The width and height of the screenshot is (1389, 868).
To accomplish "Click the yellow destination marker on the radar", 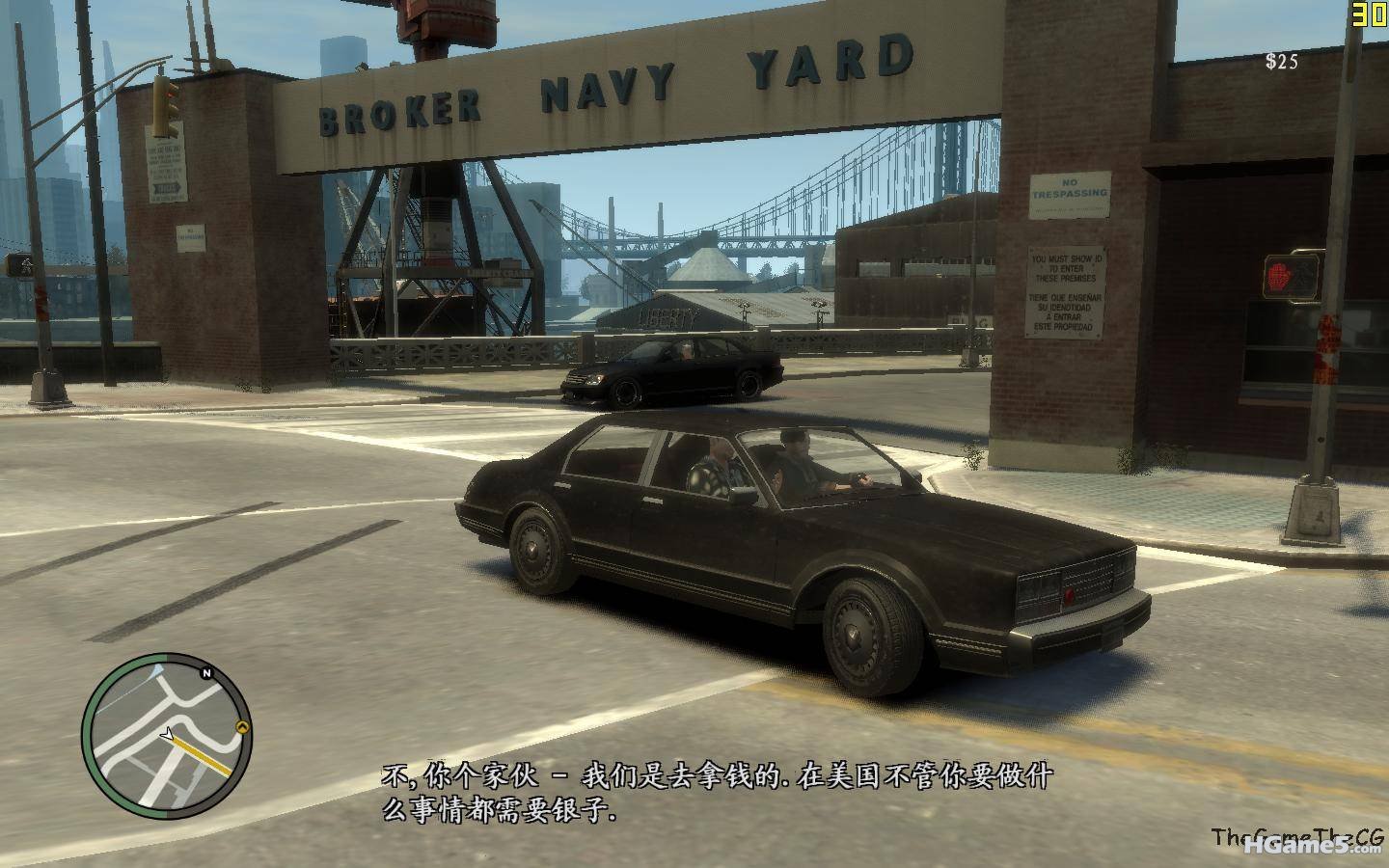I will [241, 729].
